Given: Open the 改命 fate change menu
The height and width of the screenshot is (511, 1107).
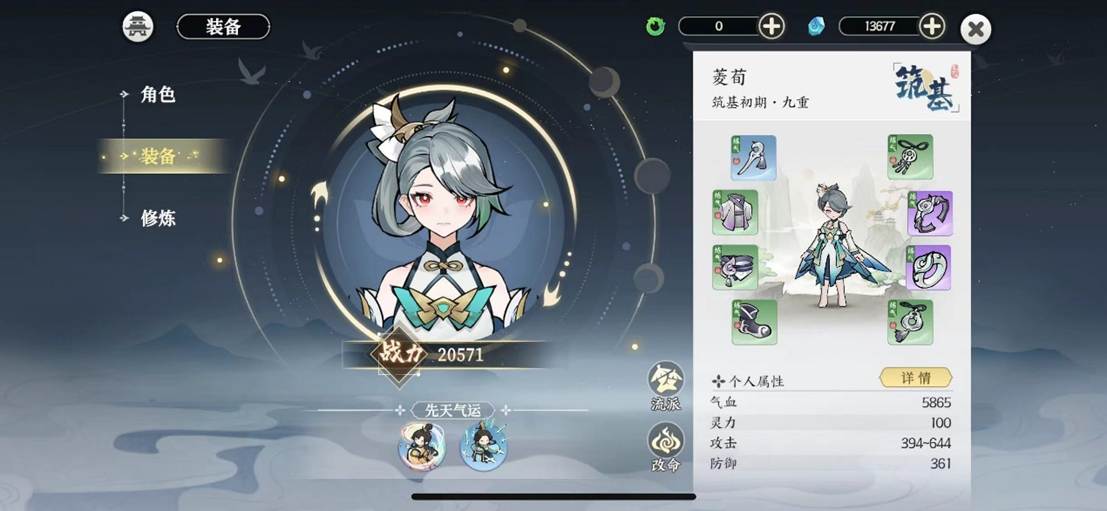Looking at the screenshot, I should (666, 448).
